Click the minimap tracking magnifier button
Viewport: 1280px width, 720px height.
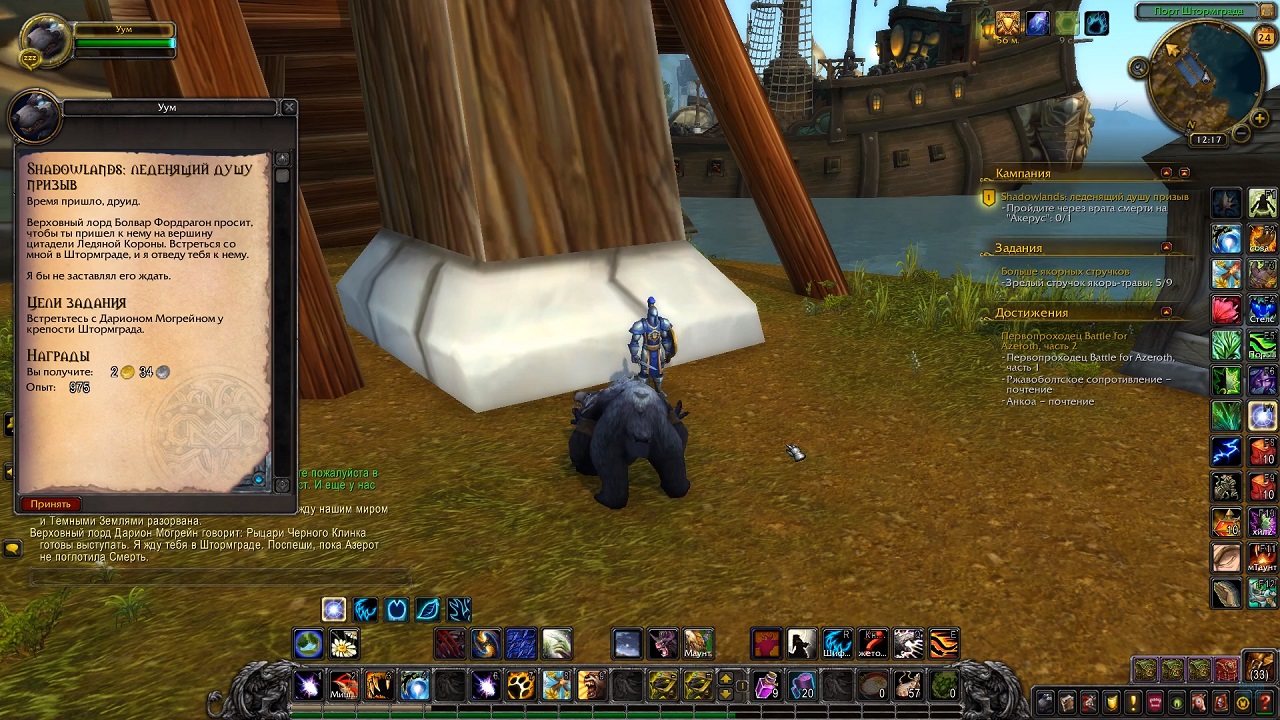(x=1139, y=68)
